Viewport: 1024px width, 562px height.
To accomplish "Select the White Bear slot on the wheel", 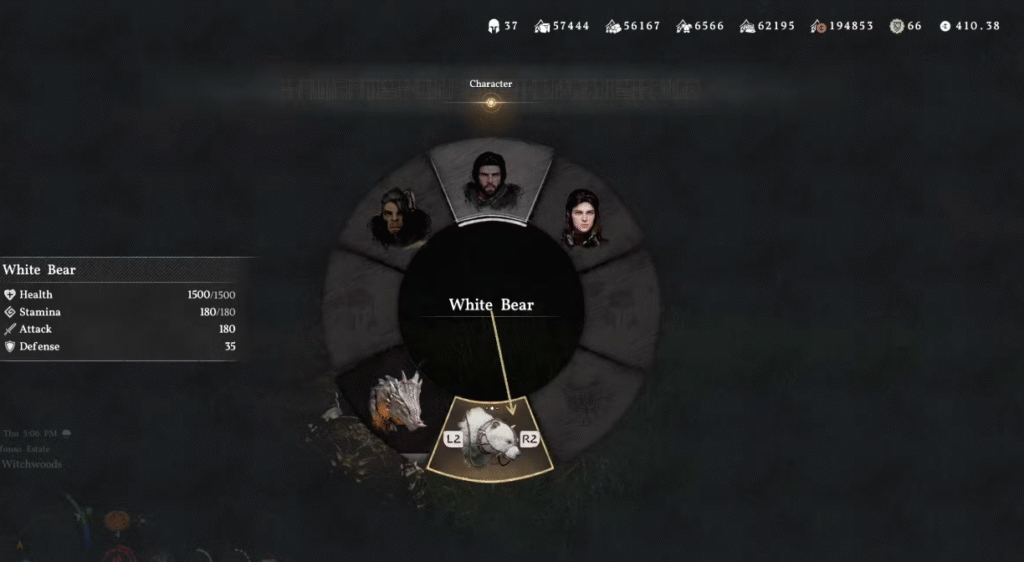I will 491,439.
